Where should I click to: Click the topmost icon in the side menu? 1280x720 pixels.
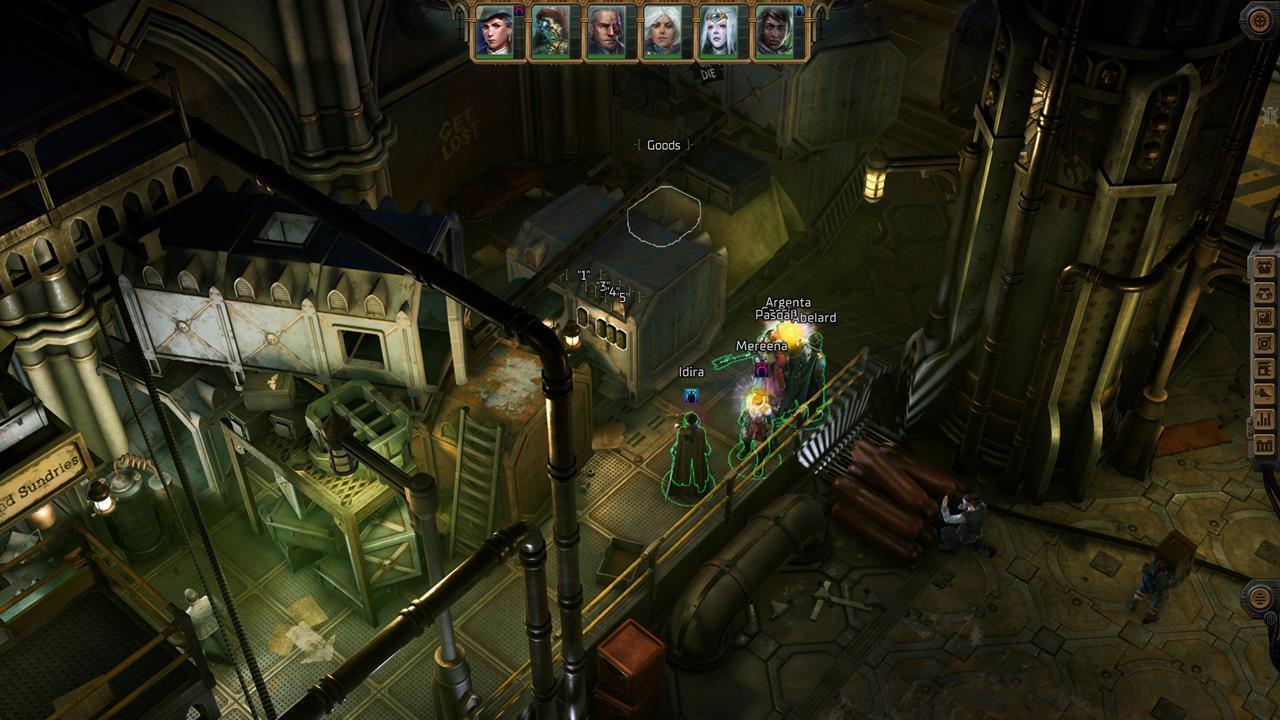[x=1264, y=266]
